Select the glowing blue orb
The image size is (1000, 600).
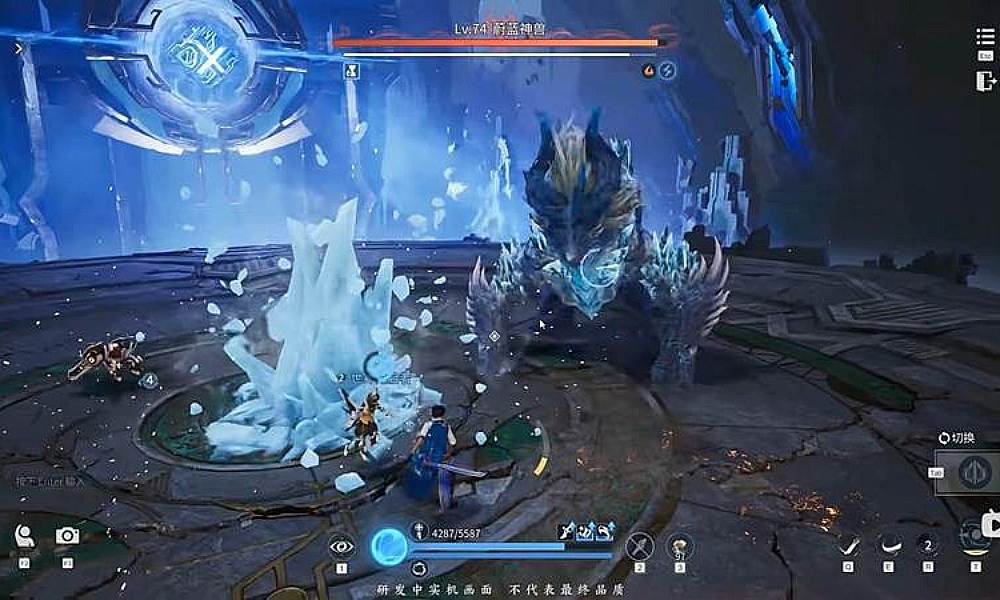(x=389, y=546)
